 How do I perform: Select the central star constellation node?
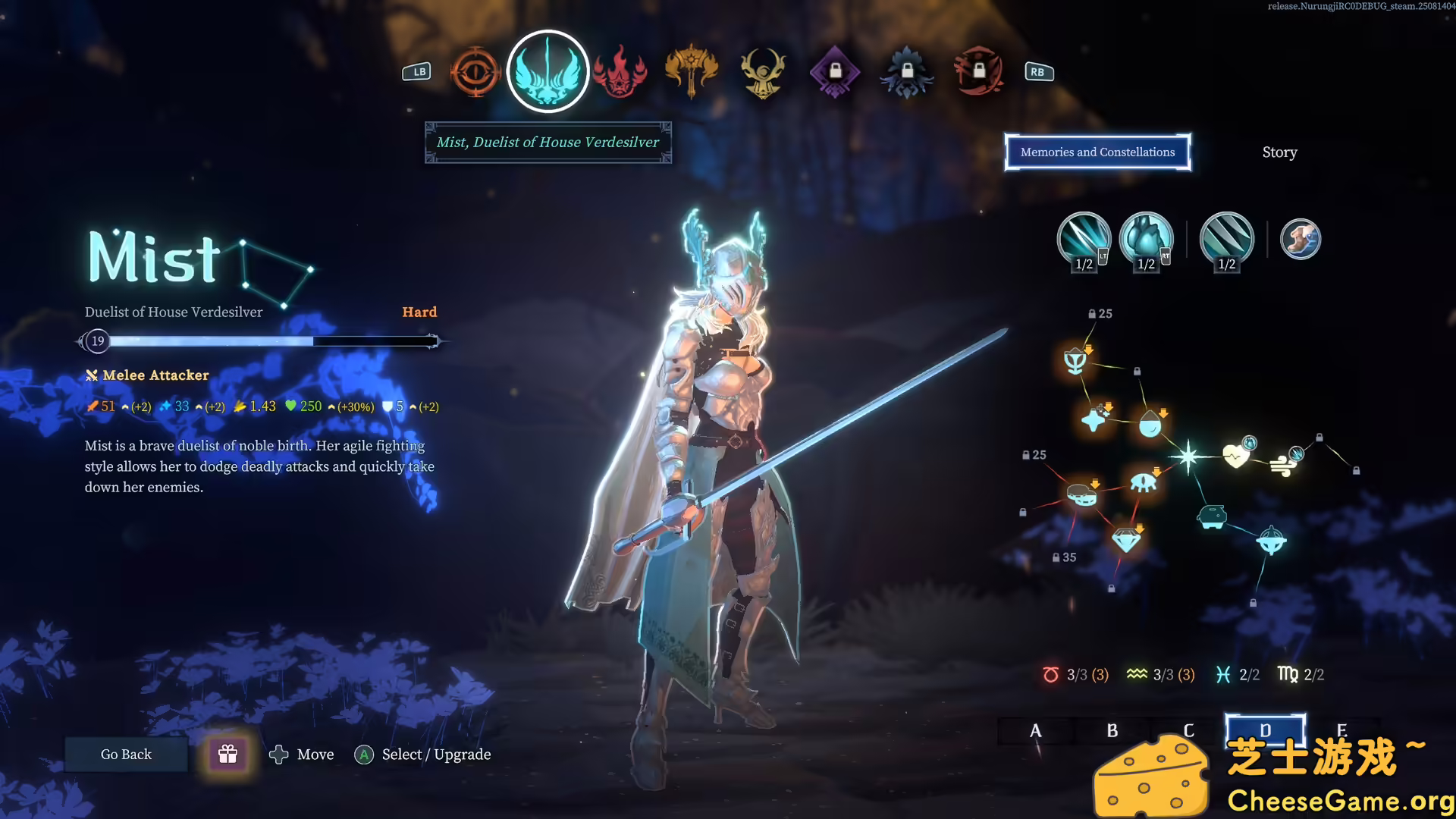(1188, 457)
